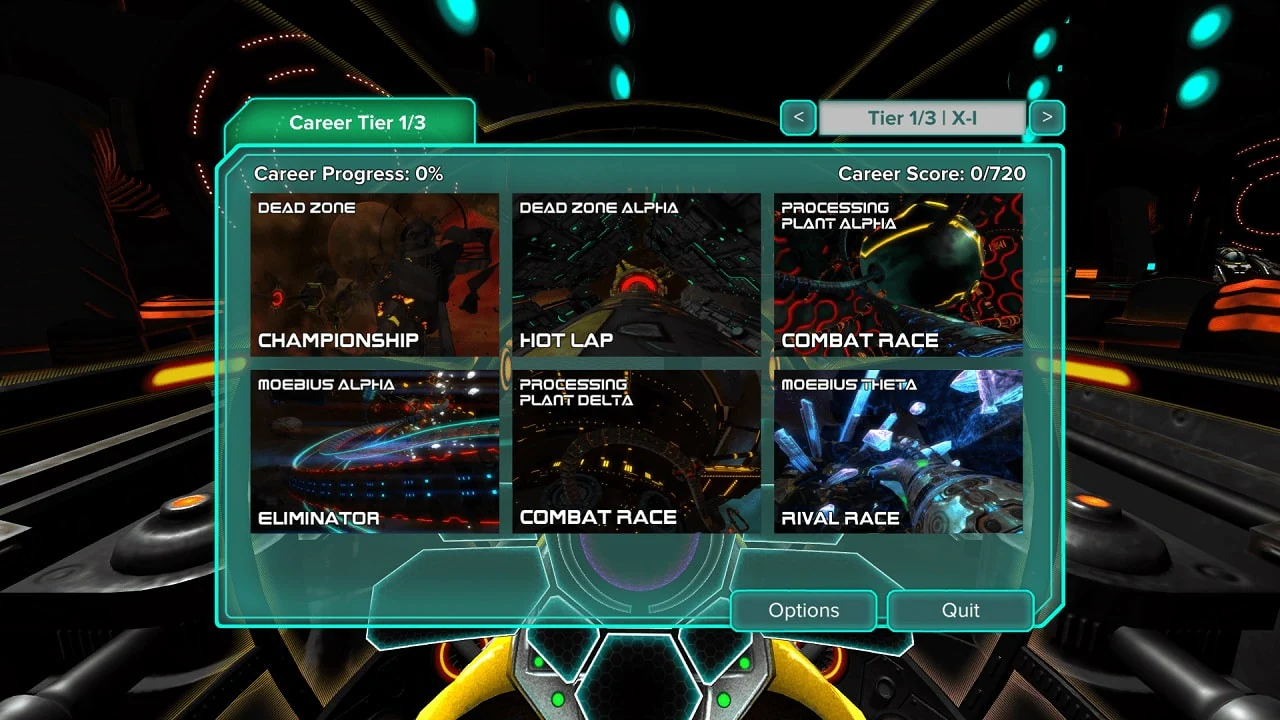Click the left tier navigation arrow
Screen dimensions: 1280x720
click(x=797, y=117)
